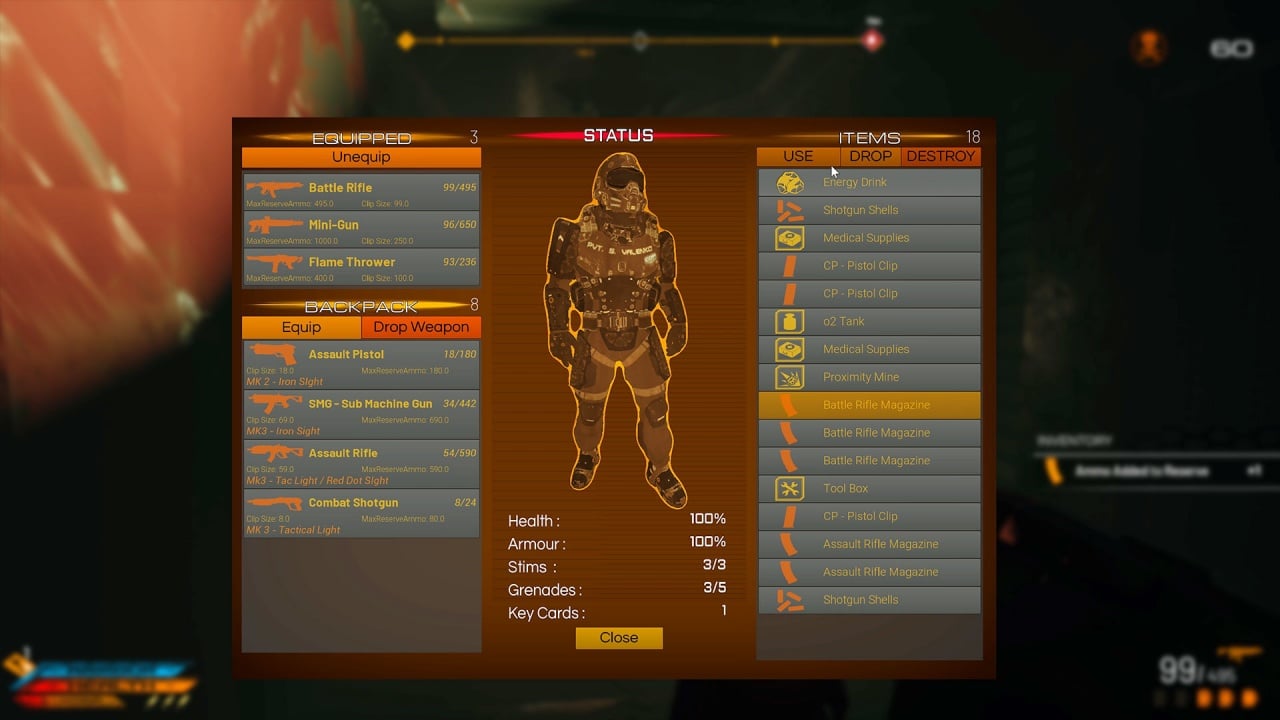The width and height of the screenshot is (1280, 720).
Task: Click the USE item button
Action: [x=798, y=156]
